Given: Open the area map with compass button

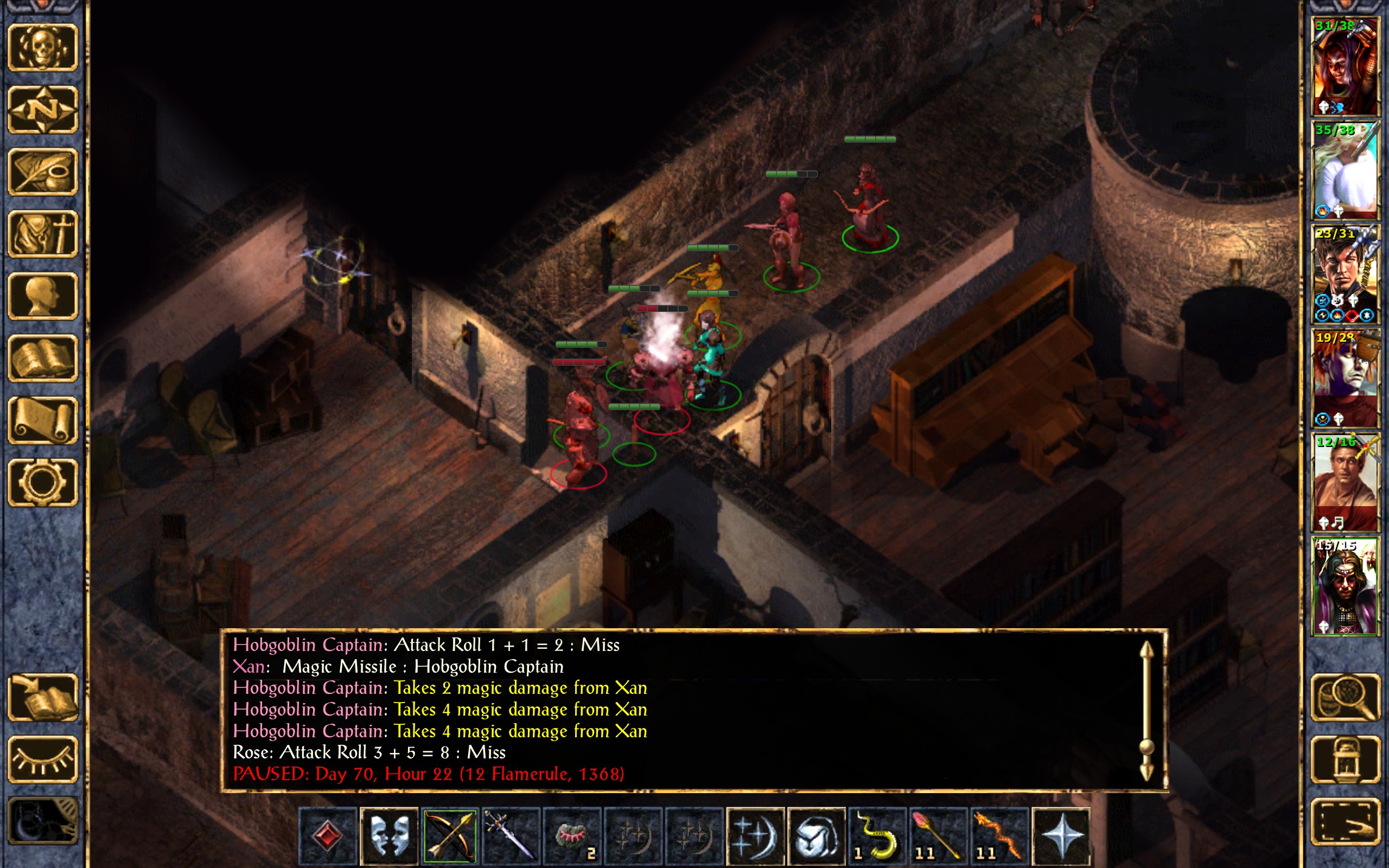Looking at the screenshot, I should point(43,110).
